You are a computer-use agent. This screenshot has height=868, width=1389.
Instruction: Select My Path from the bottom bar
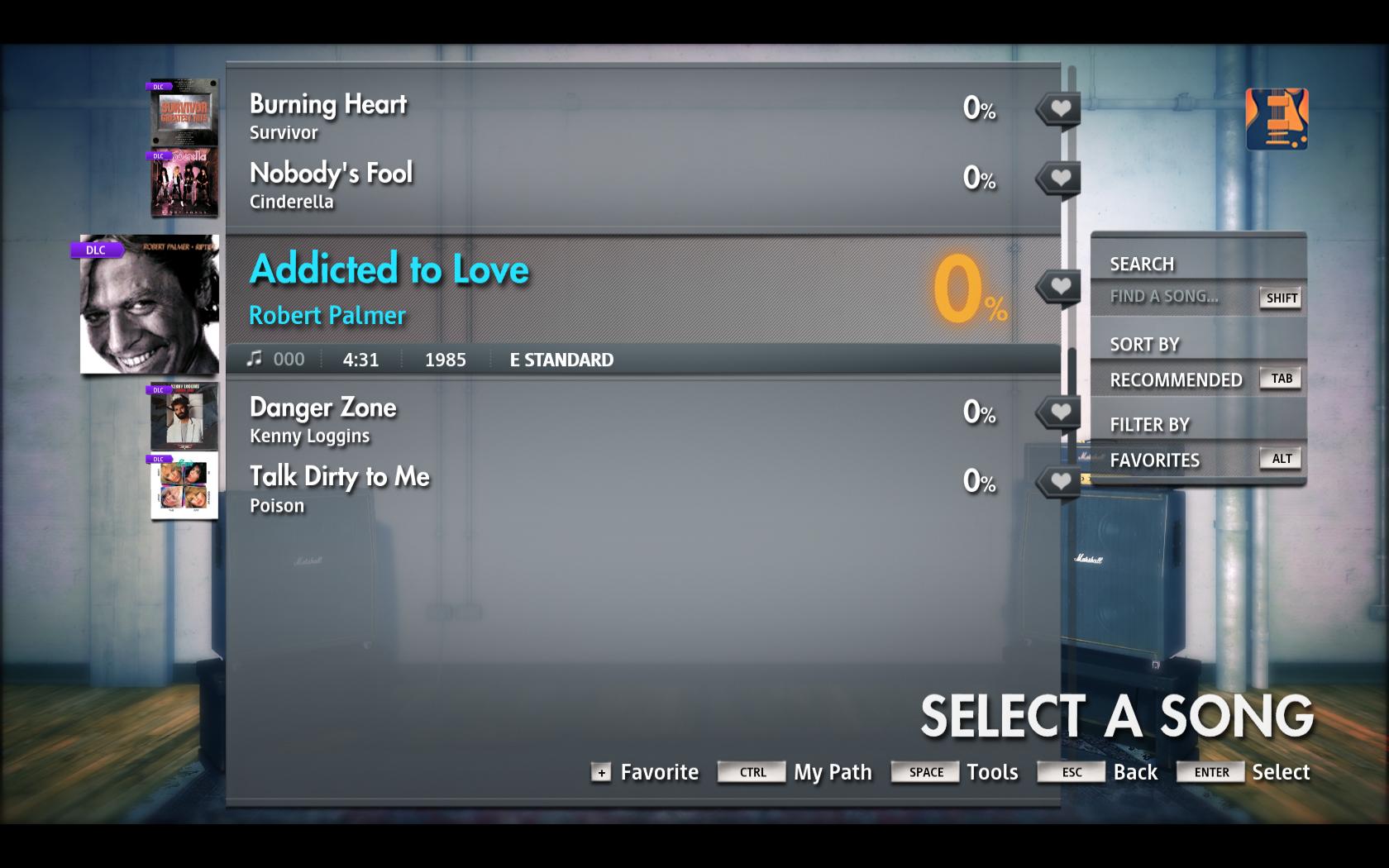coord(832,772)
